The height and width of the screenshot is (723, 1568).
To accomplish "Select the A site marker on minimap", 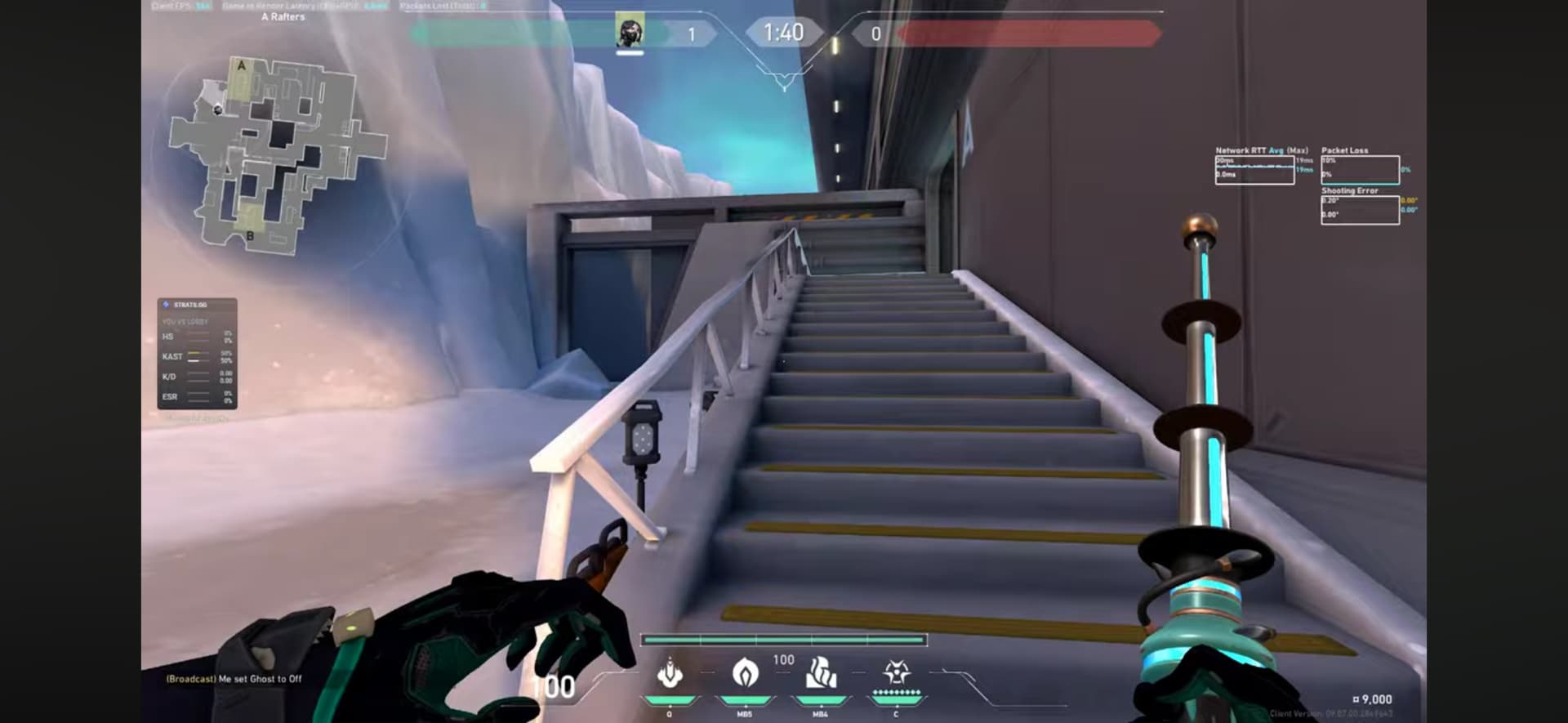I will [x=241, y=66].
